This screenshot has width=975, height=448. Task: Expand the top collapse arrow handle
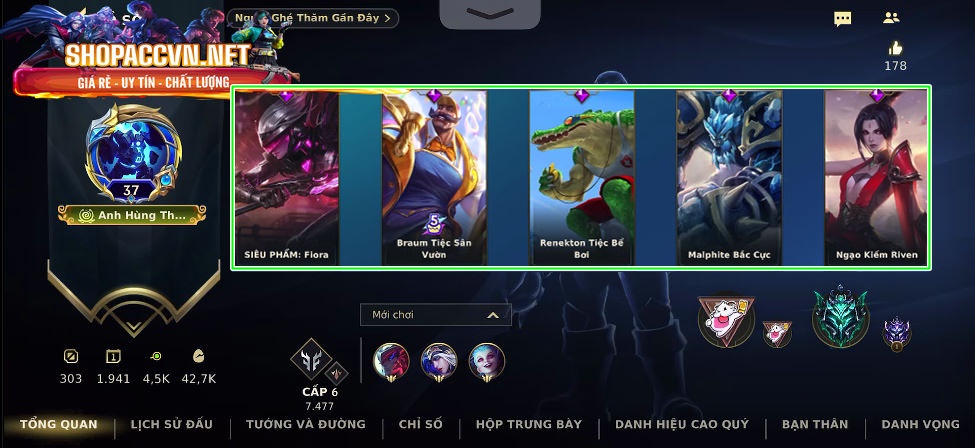click(490, 13)
